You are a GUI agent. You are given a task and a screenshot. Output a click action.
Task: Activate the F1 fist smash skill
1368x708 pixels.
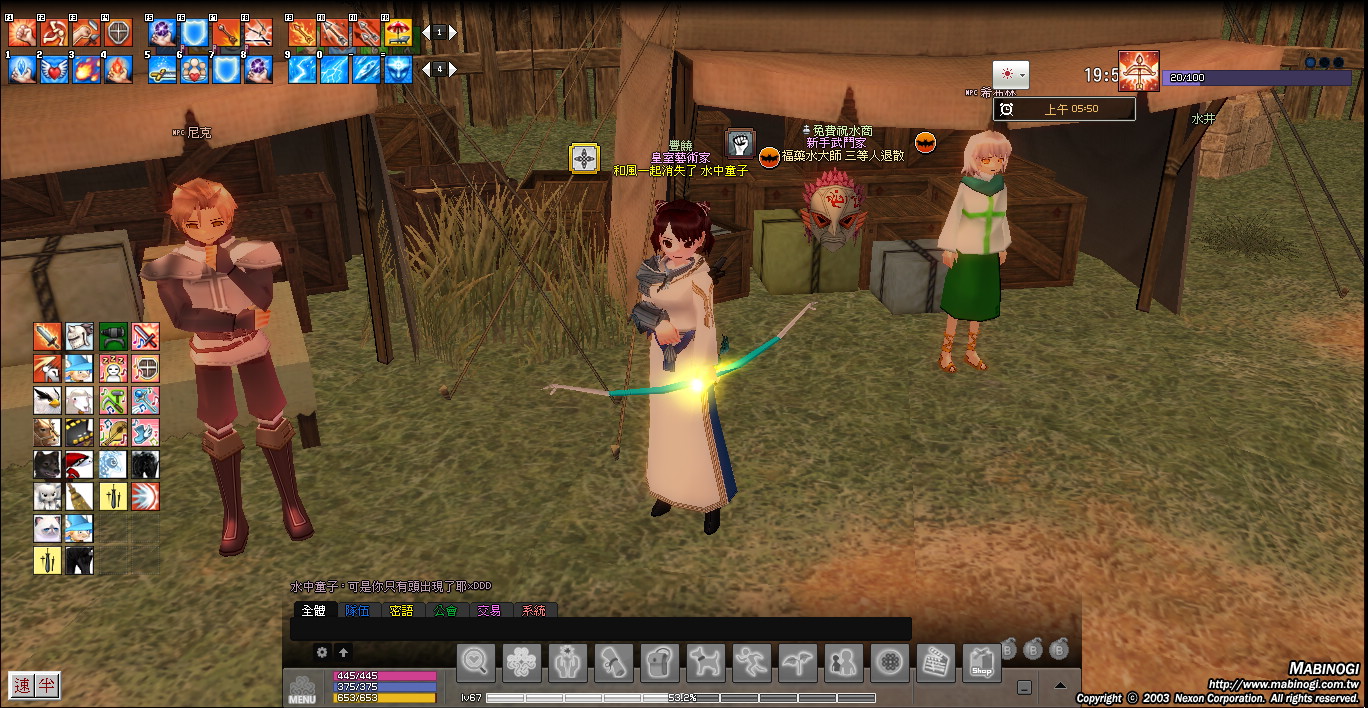[x=22, y=33]
